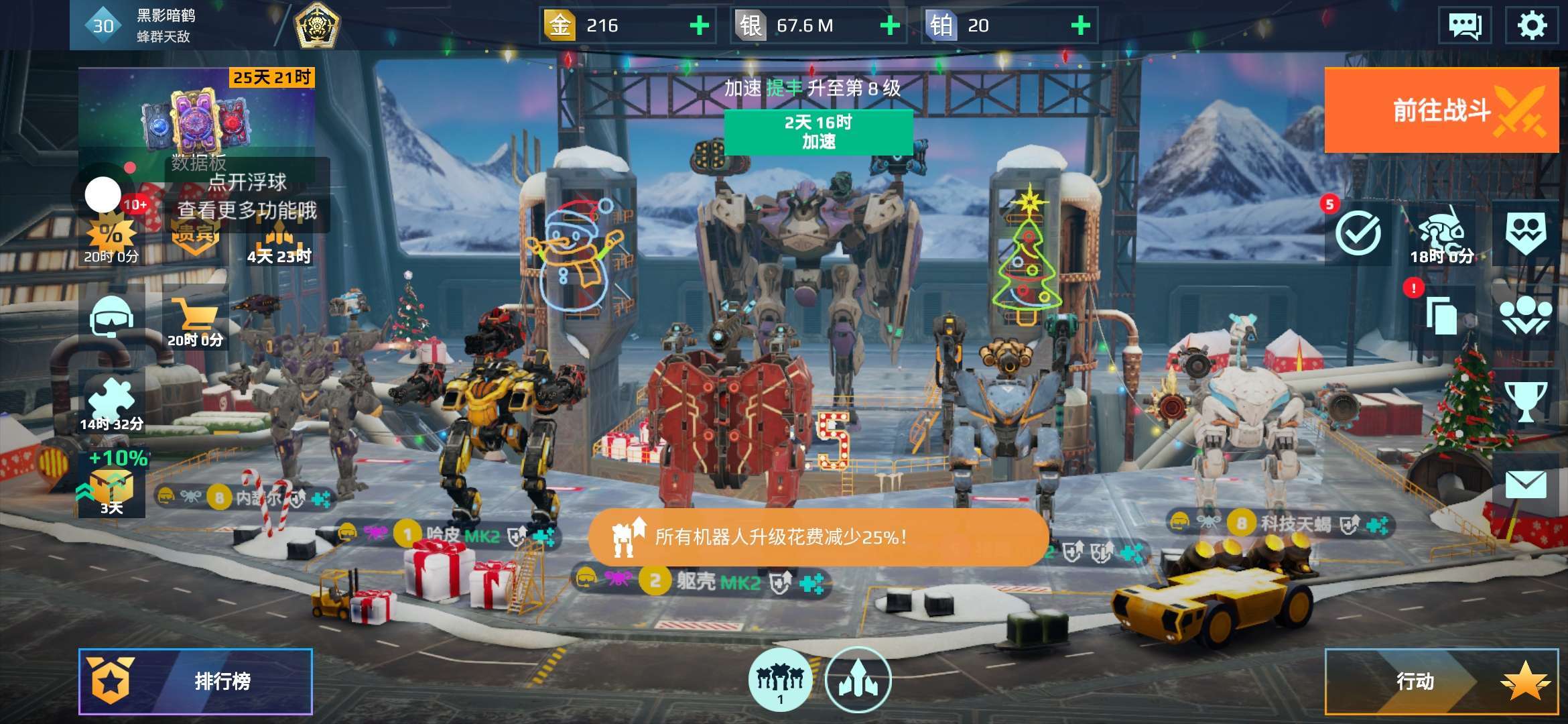
Task: Open the 排行榜 leaderboard
Action: (196, 681)
